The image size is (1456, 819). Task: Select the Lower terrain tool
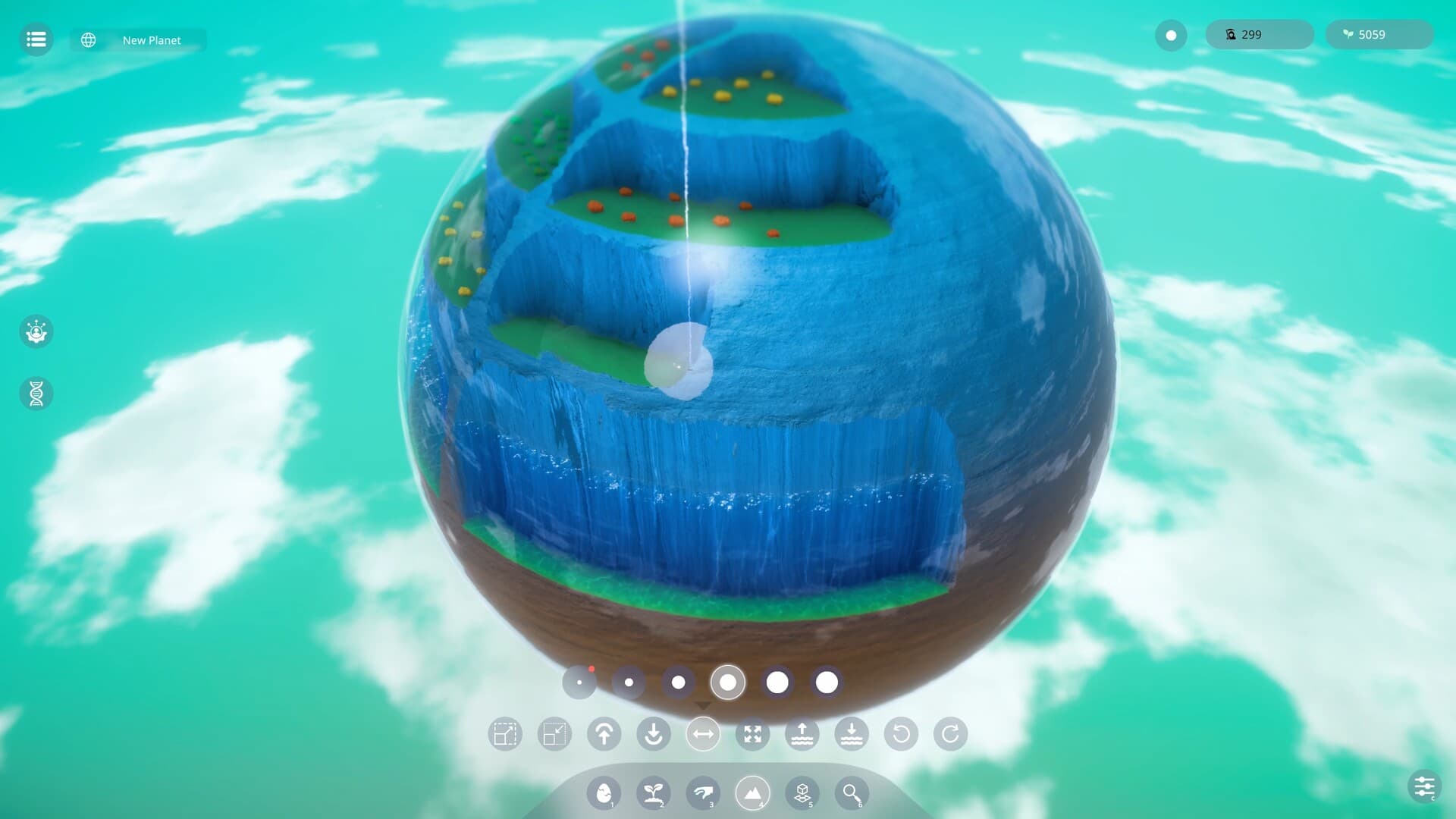tap(653, 734)
